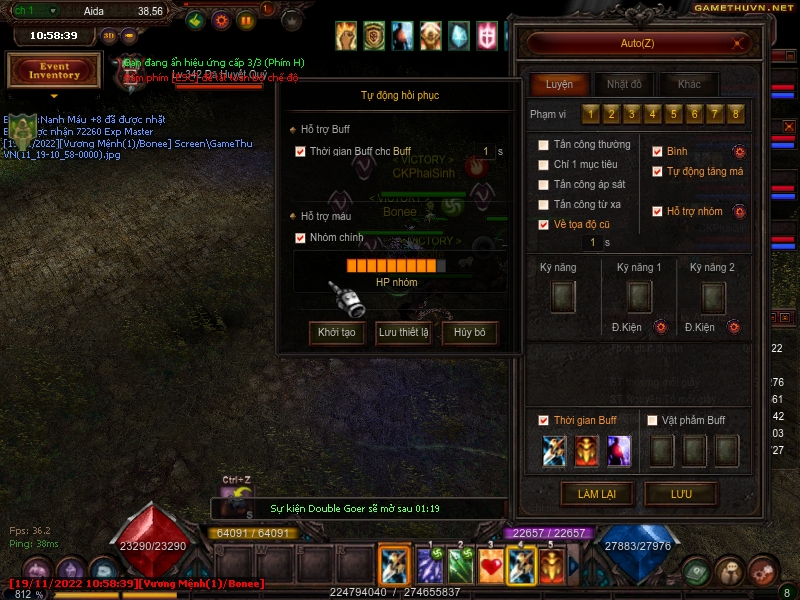Enable Chỉ 1 mục tiêu option

(x=543, y=165)
